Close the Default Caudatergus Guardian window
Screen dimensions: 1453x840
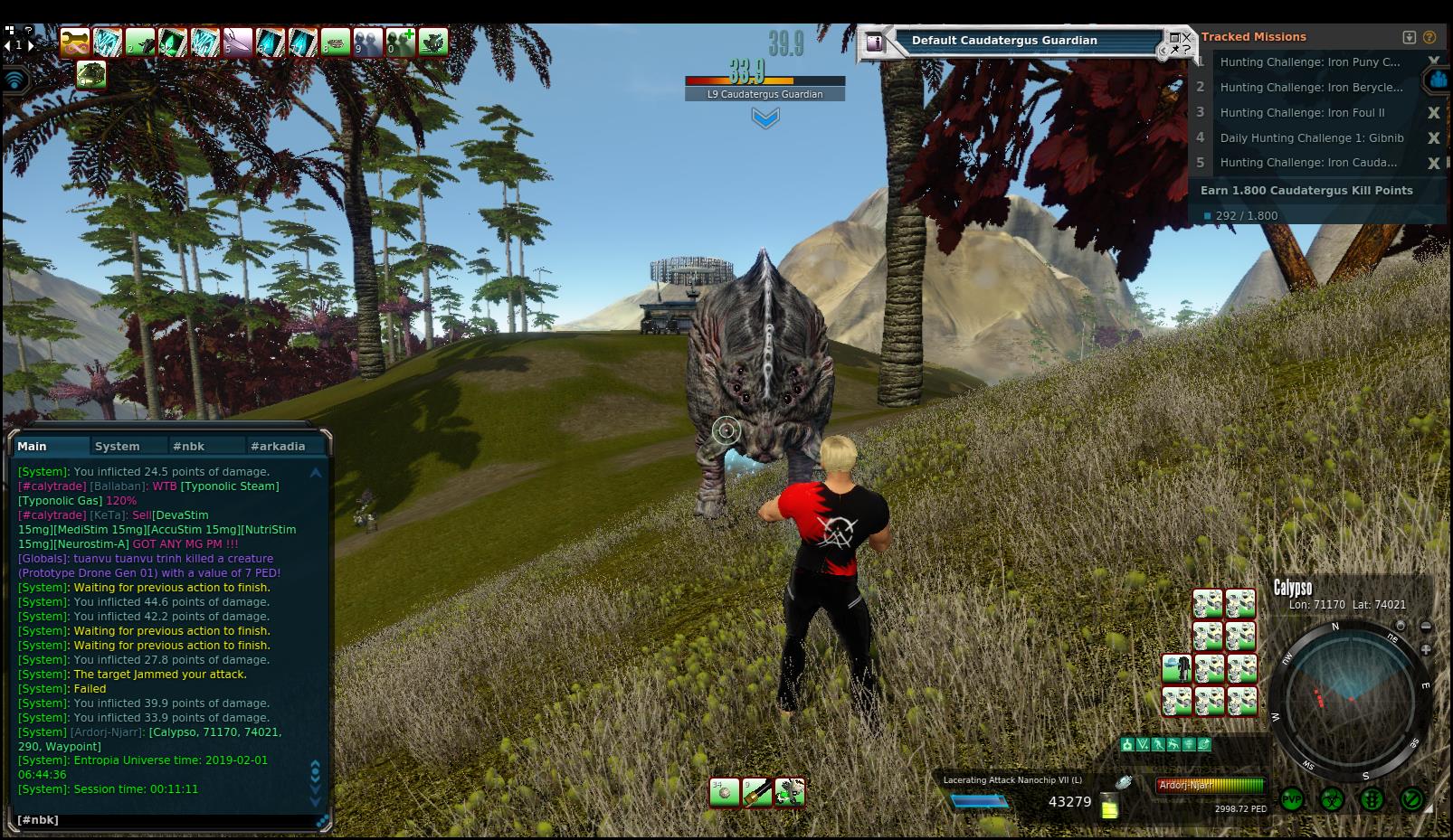pyautogui.click(x=1185, y=38)
